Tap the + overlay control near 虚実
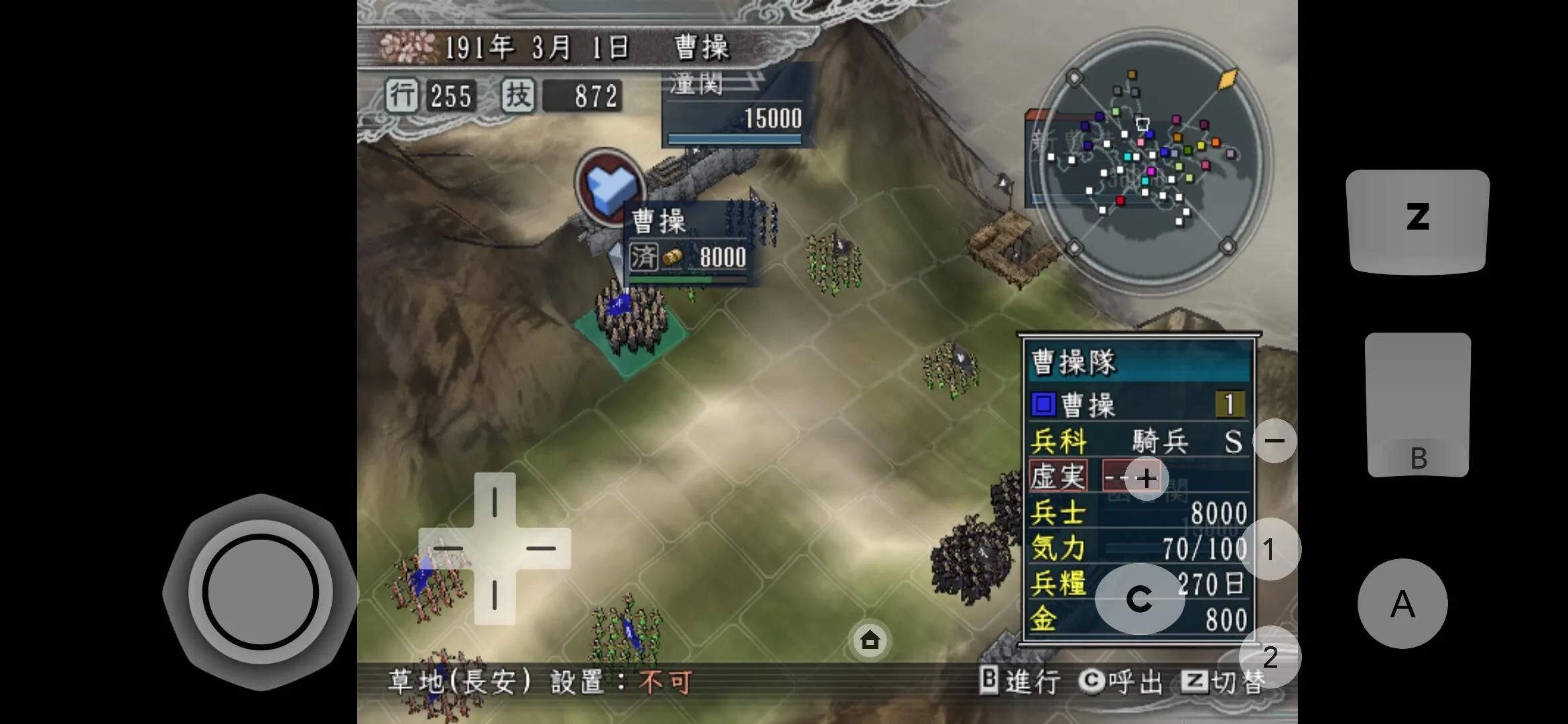Screen dimensions: 1568x724 pos(1147,478)
